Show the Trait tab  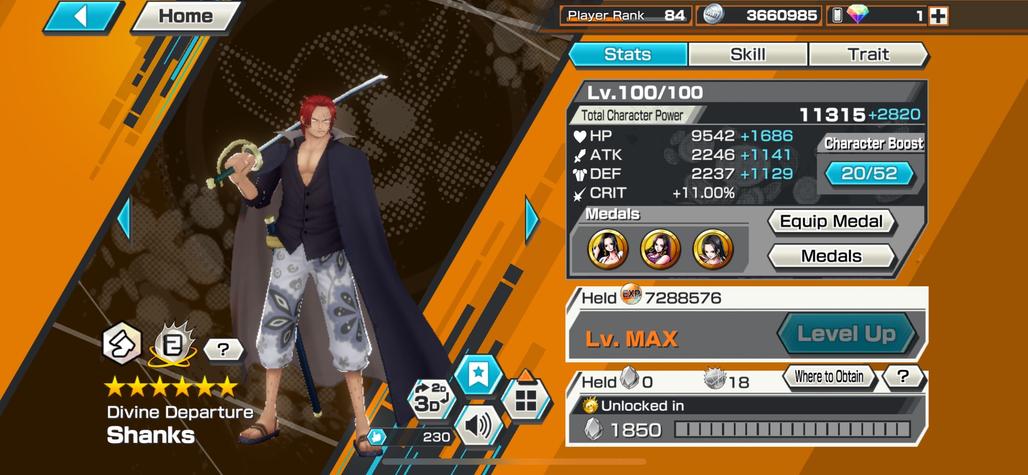[x=867, y=54]
